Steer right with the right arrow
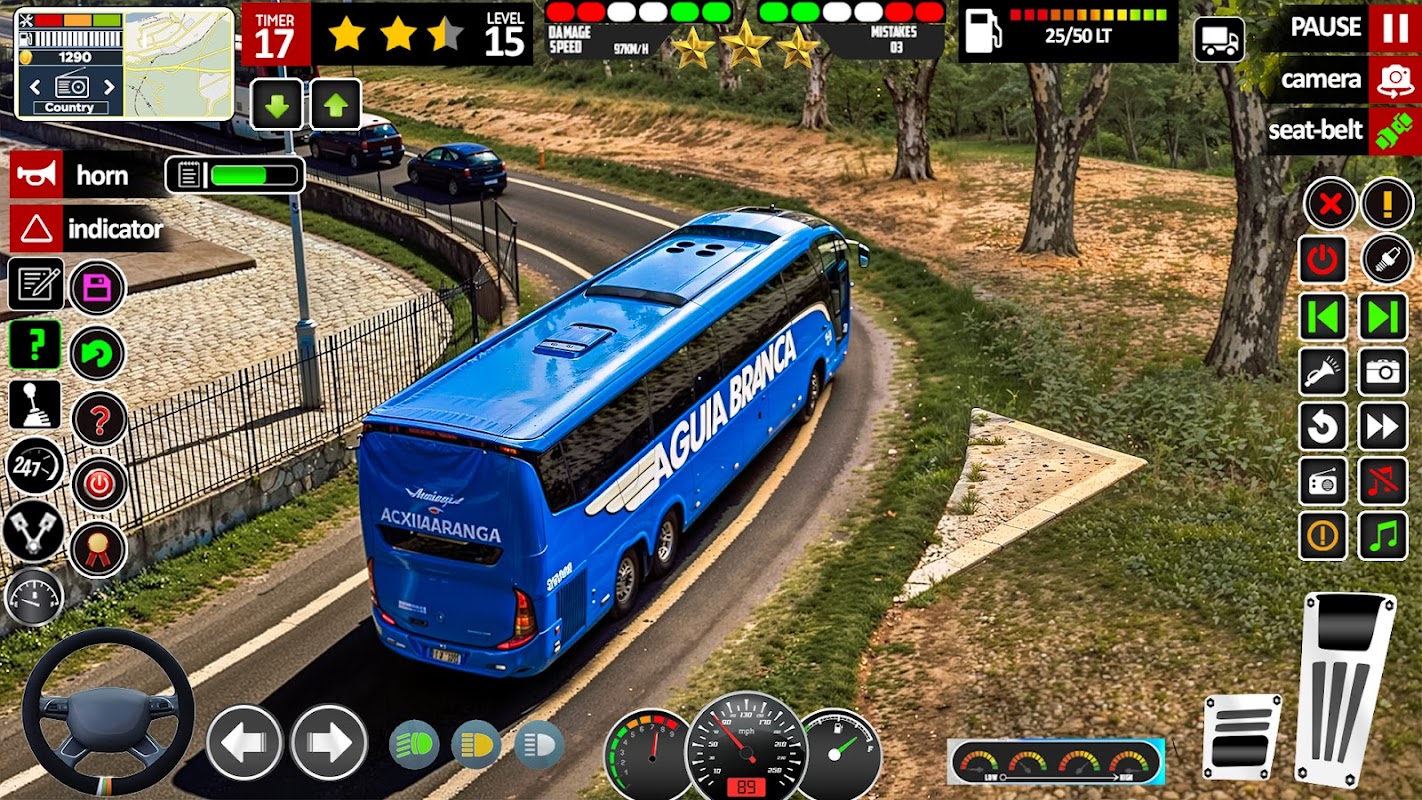Screen dimensions: 1422x800 [329, 743]
